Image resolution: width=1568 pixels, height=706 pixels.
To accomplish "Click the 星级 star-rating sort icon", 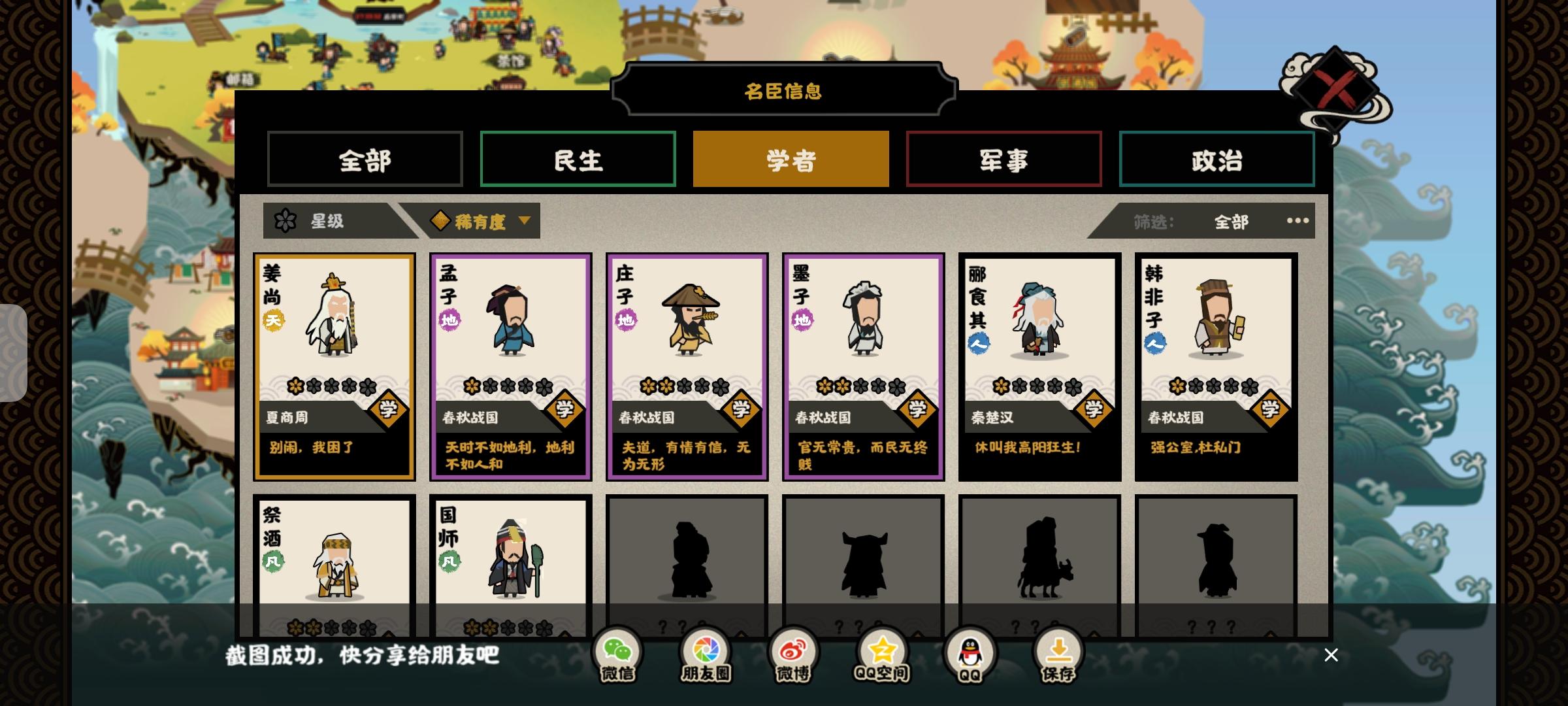I will tap(285, 221).
